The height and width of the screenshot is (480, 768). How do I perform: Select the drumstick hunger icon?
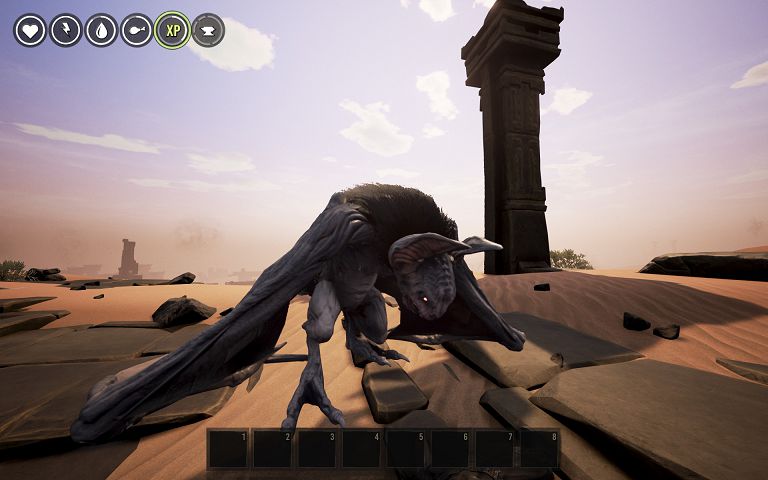tap(137, 30)
